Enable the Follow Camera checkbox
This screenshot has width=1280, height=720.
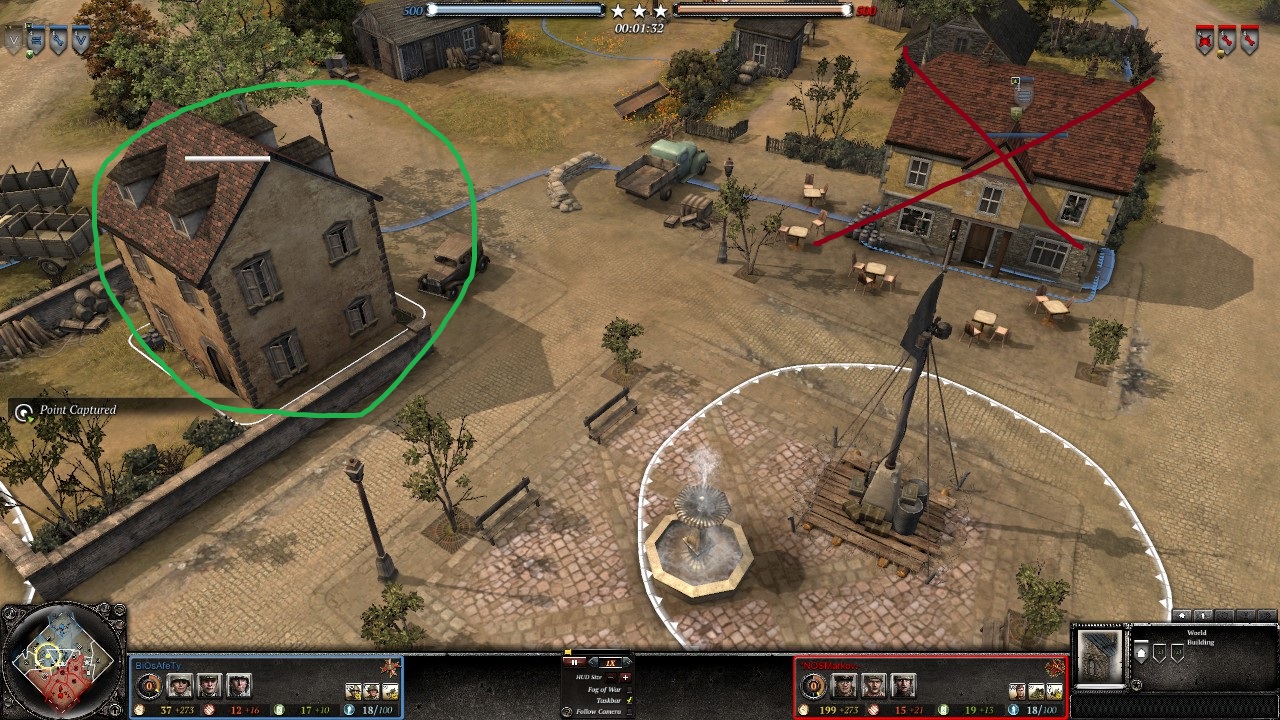627,711
